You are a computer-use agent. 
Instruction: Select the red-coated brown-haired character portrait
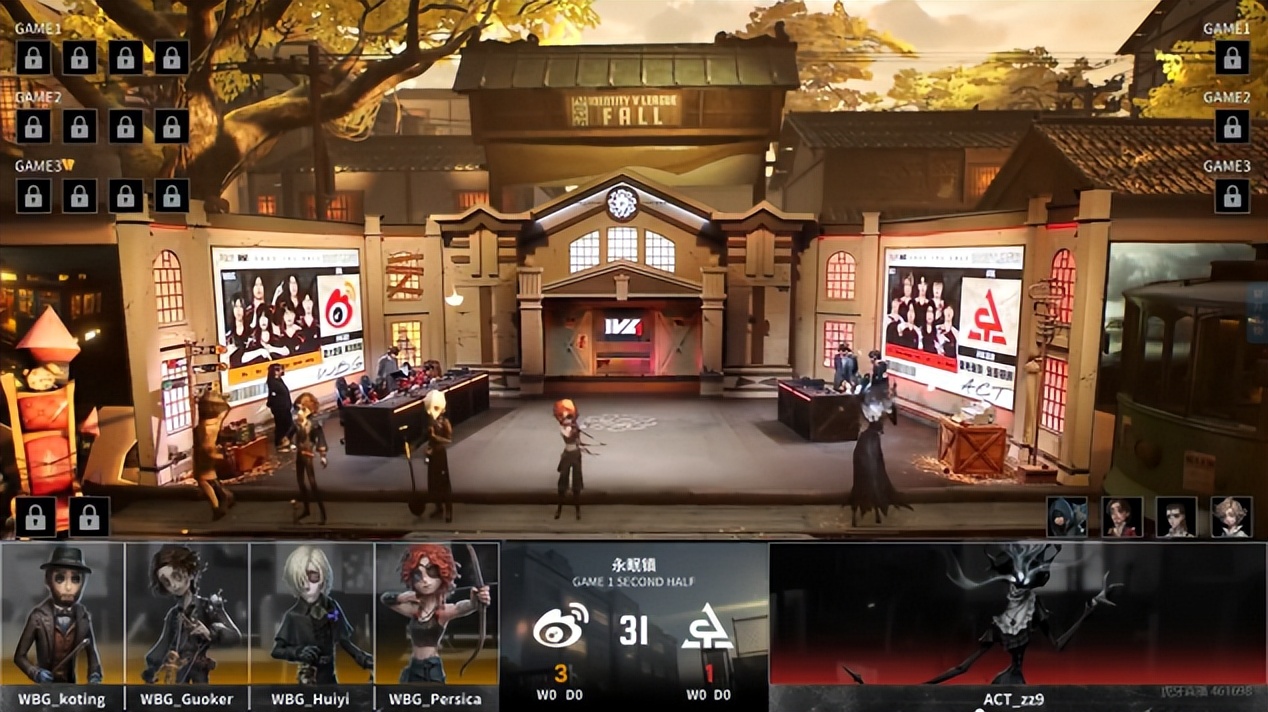(1122, 517)
